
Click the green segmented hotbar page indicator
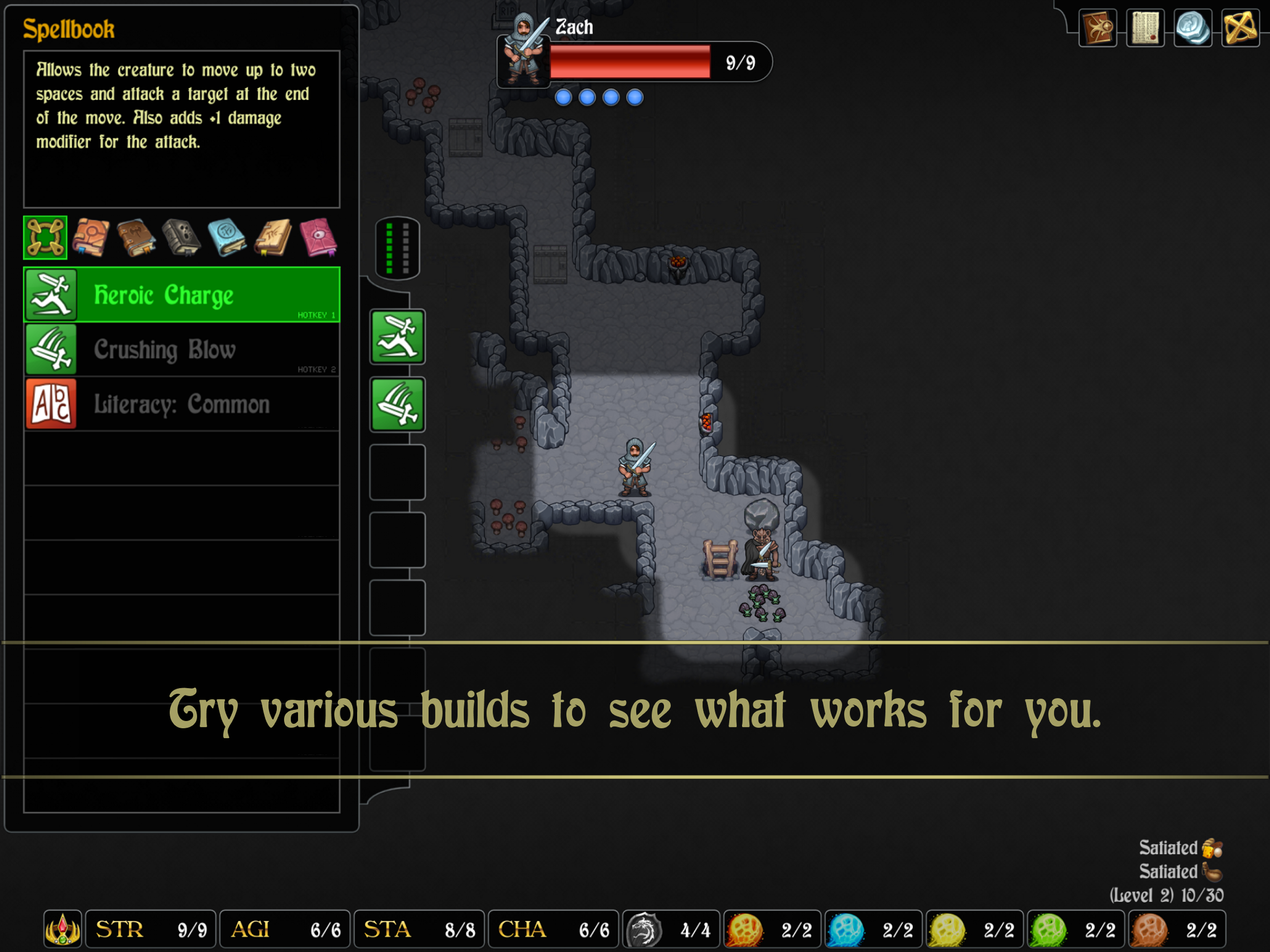pyautogui.click(x=397, y=248)
